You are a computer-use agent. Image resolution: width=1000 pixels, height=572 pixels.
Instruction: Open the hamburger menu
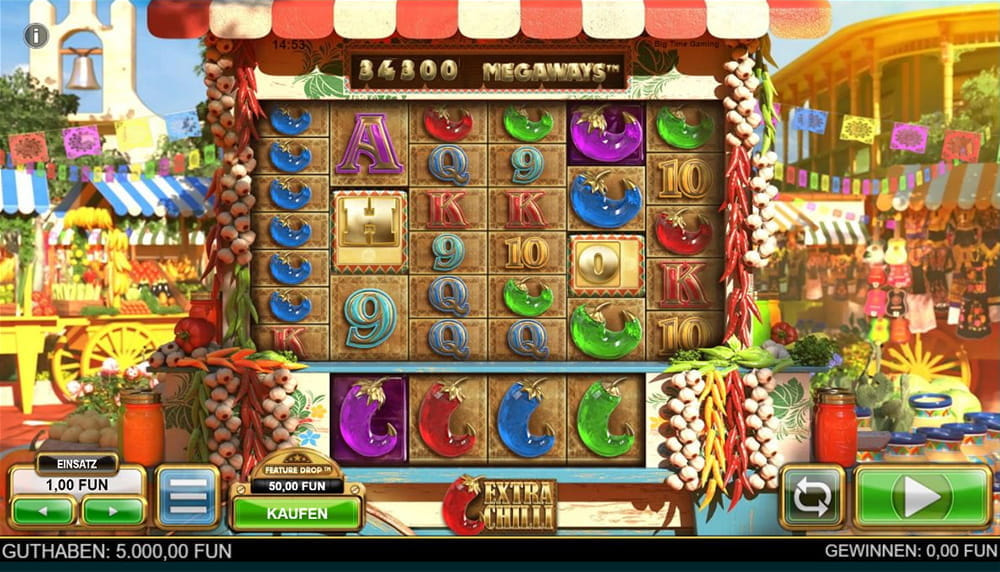pos(187,497)
